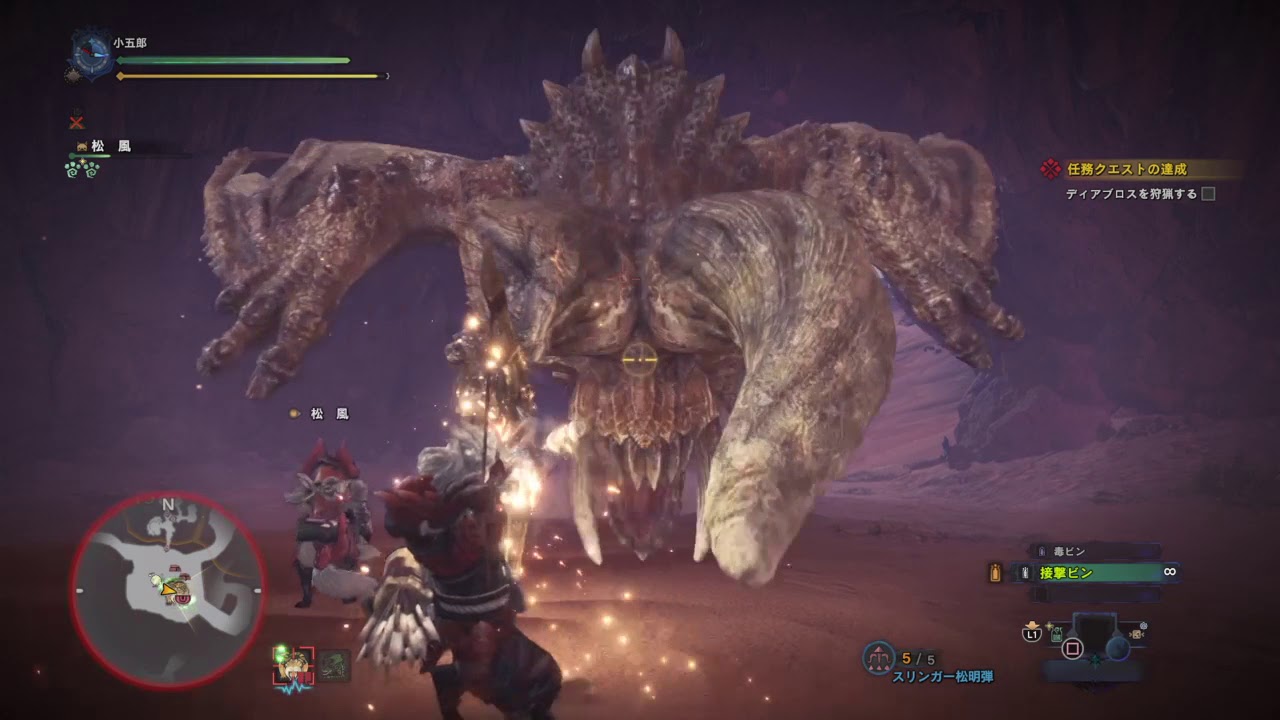Image resolution: width=1280 pixels, height=720 pixels.
Task: Select the targeted monster icon with red brackets
Action: [x=295, y=663]
